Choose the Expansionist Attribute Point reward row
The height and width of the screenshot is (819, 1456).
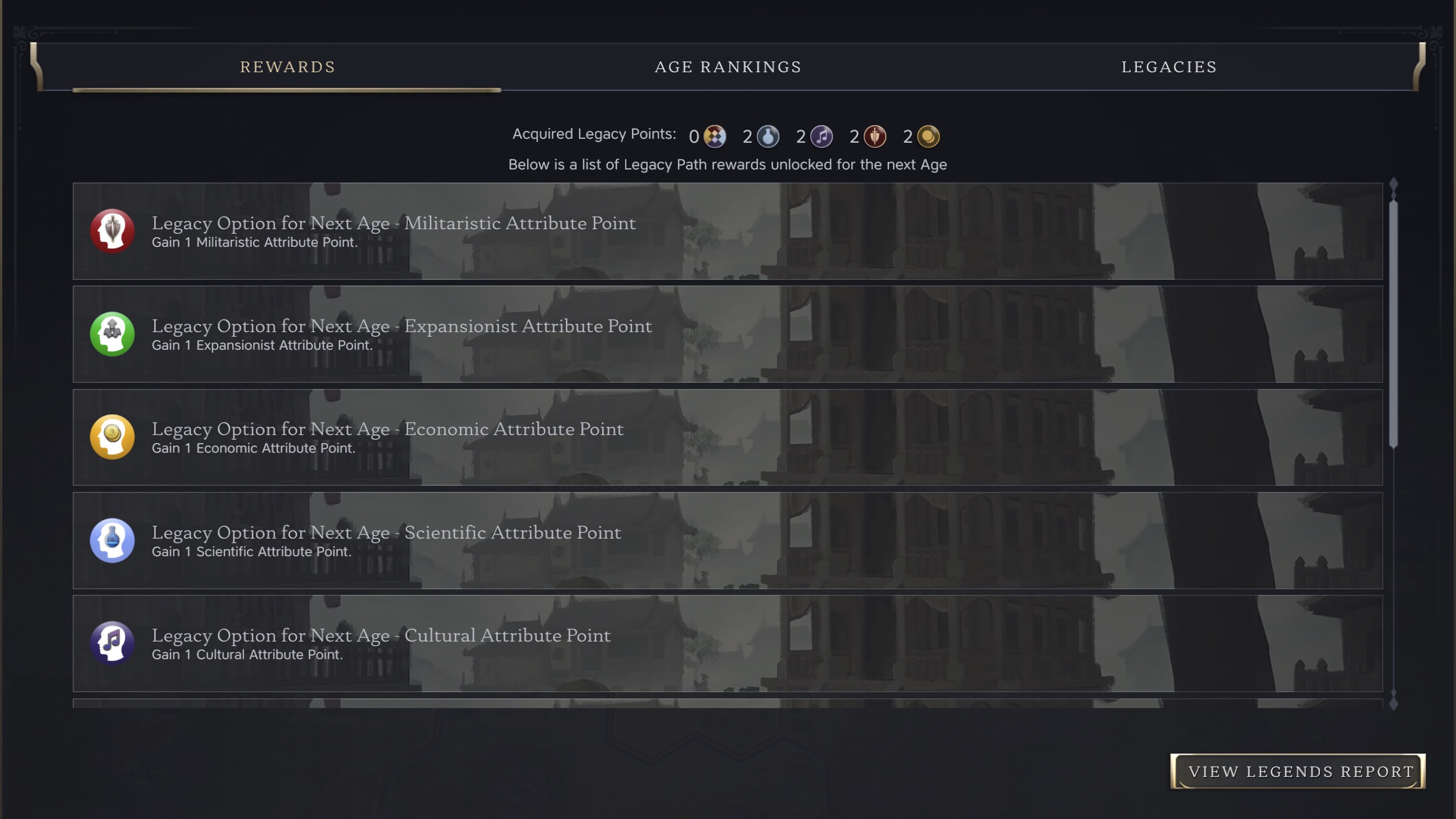click(727, 334)
